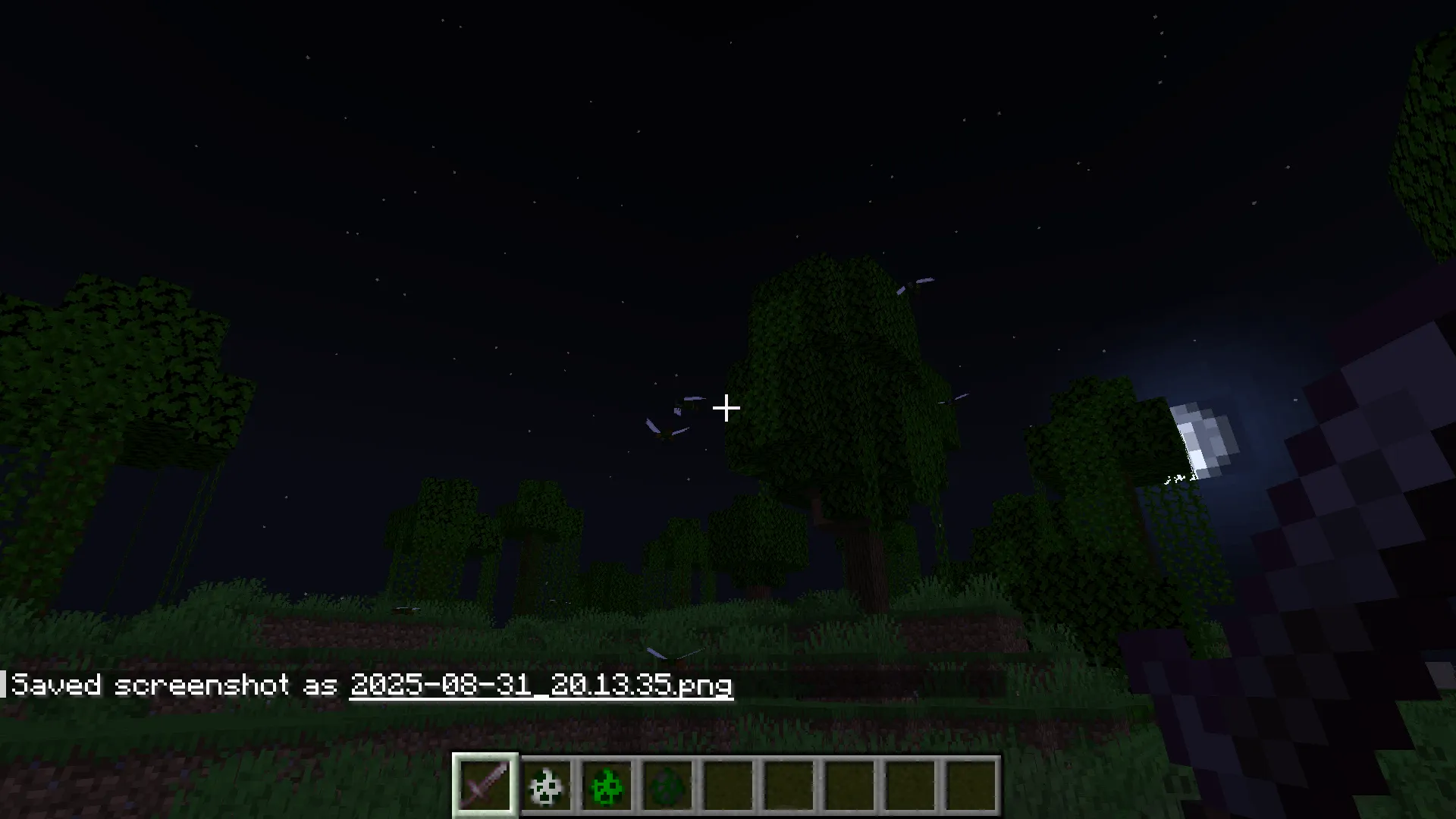Image resolution: width=1456 pixels, height=819 pixels.
Task: Click the Saved screenshot chat message
Action: point(227,685)
